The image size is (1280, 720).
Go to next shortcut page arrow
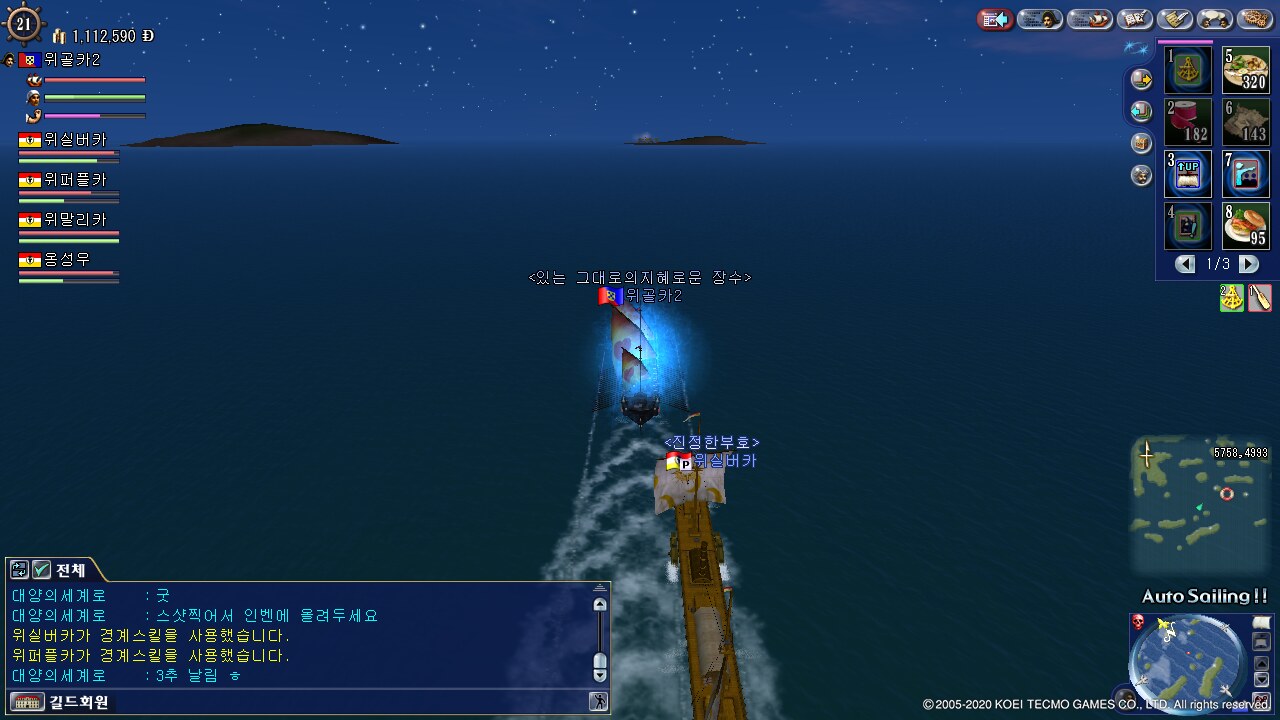point(1249,264)
